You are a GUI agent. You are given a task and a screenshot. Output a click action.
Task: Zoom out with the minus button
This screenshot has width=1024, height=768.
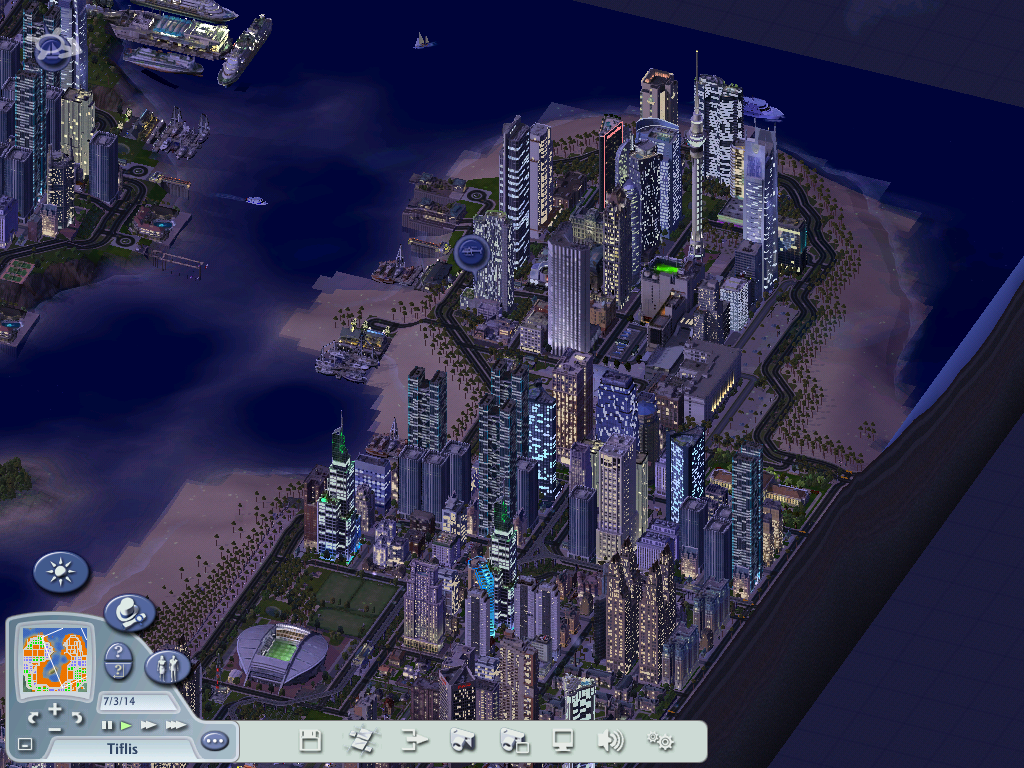pos(54,728)
